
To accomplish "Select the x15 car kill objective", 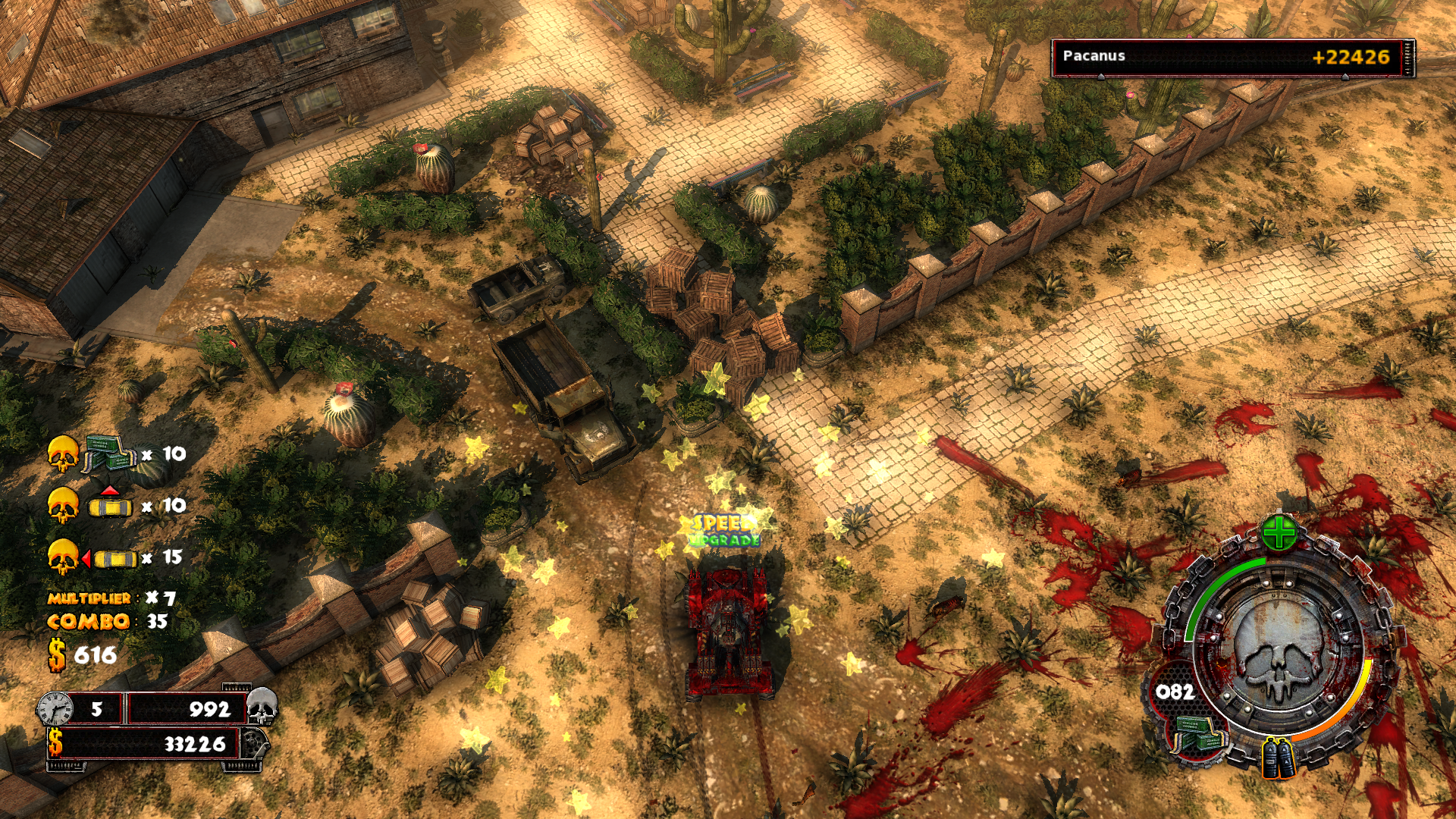I will (x=114, y=558).
